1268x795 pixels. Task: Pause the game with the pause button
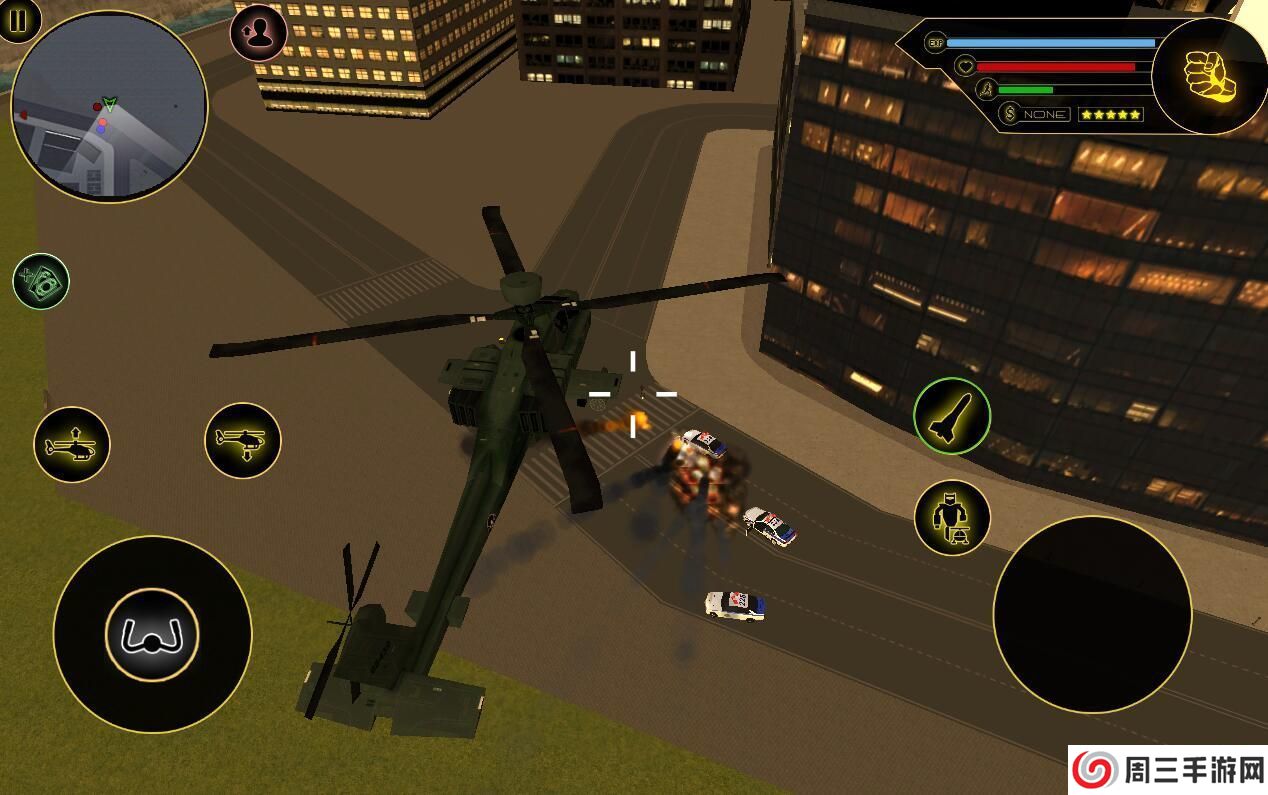(17, 18)
